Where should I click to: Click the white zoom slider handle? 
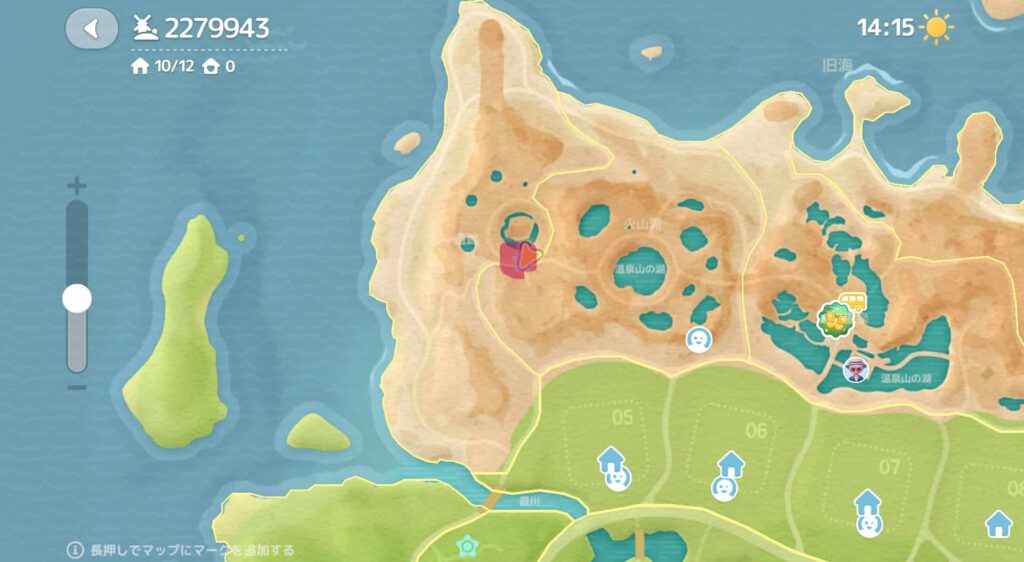(x=77, y=298)
